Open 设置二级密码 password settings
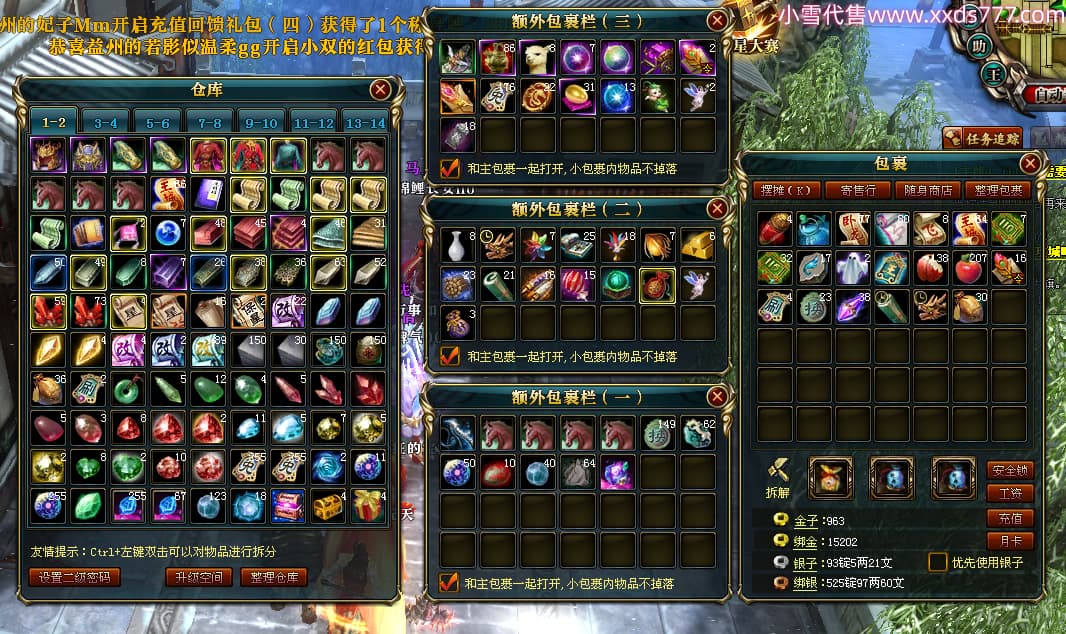Image resolution: width=1066 pixels, height=634 pixels. click(75, 577)
